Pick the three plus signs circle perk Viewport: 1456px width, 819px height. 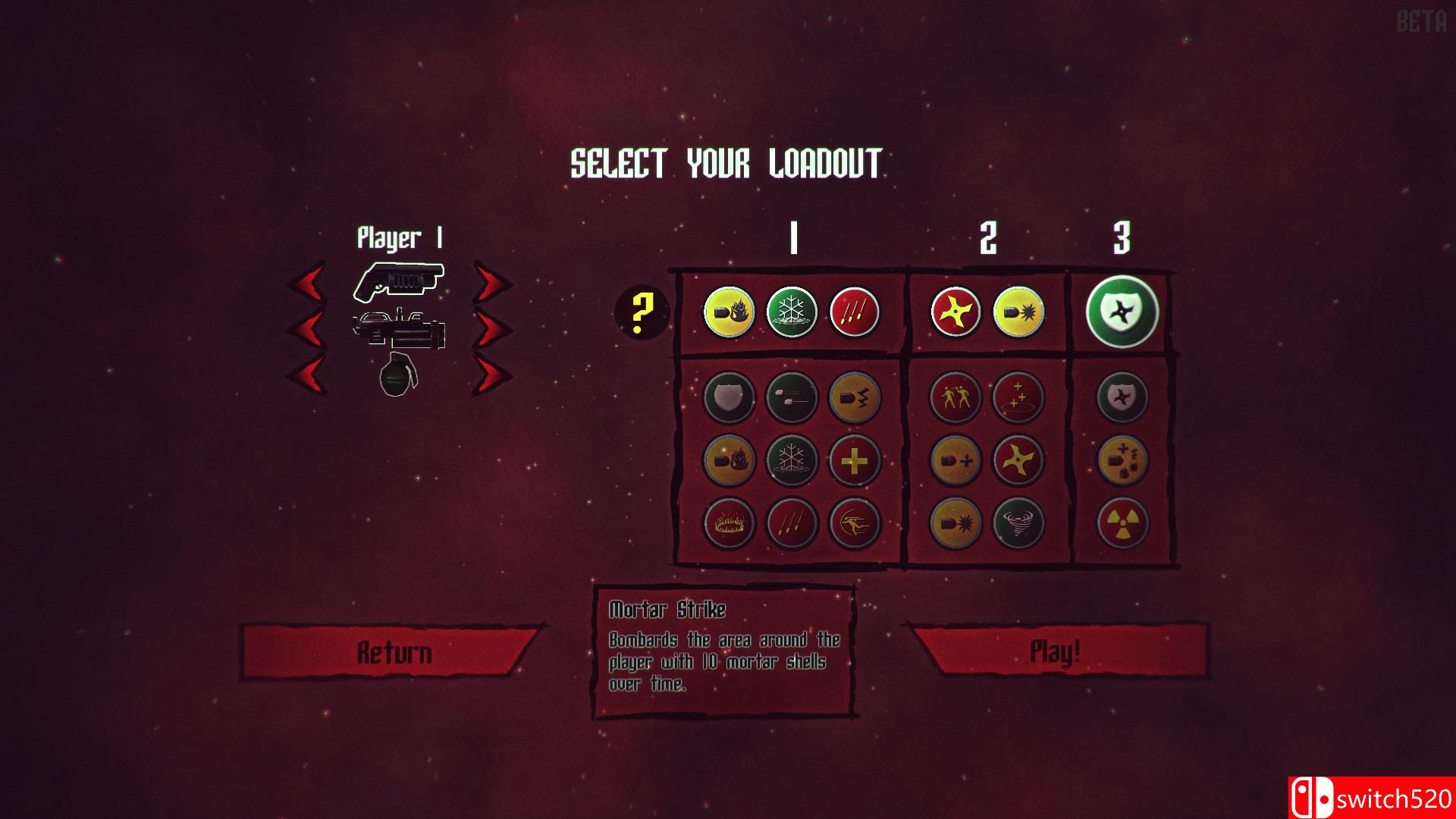1018,397
